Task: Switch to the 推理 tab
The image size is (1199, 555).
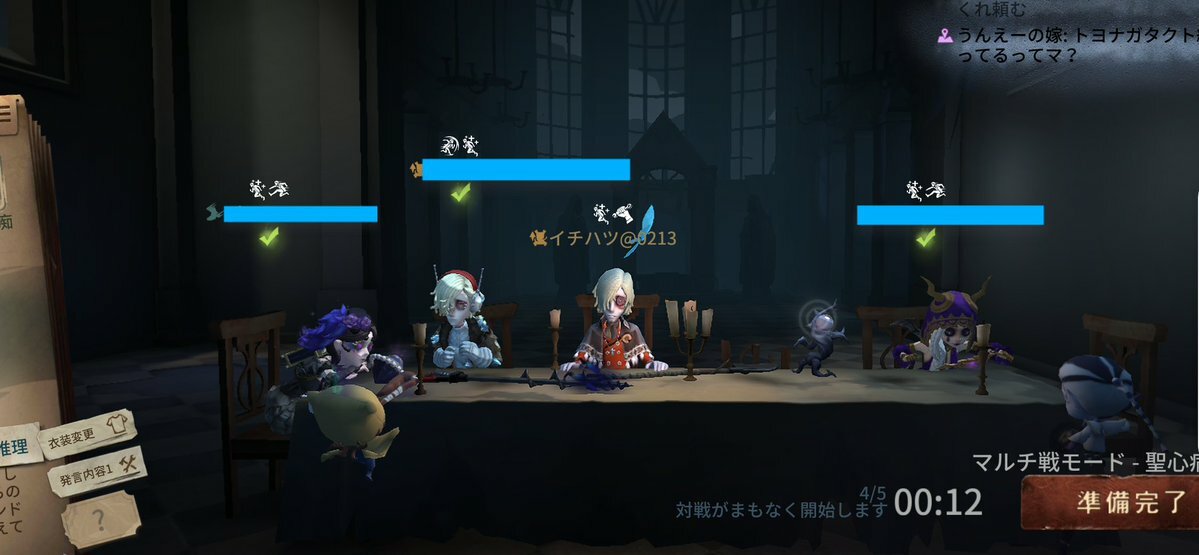Action: pos(18,446)
